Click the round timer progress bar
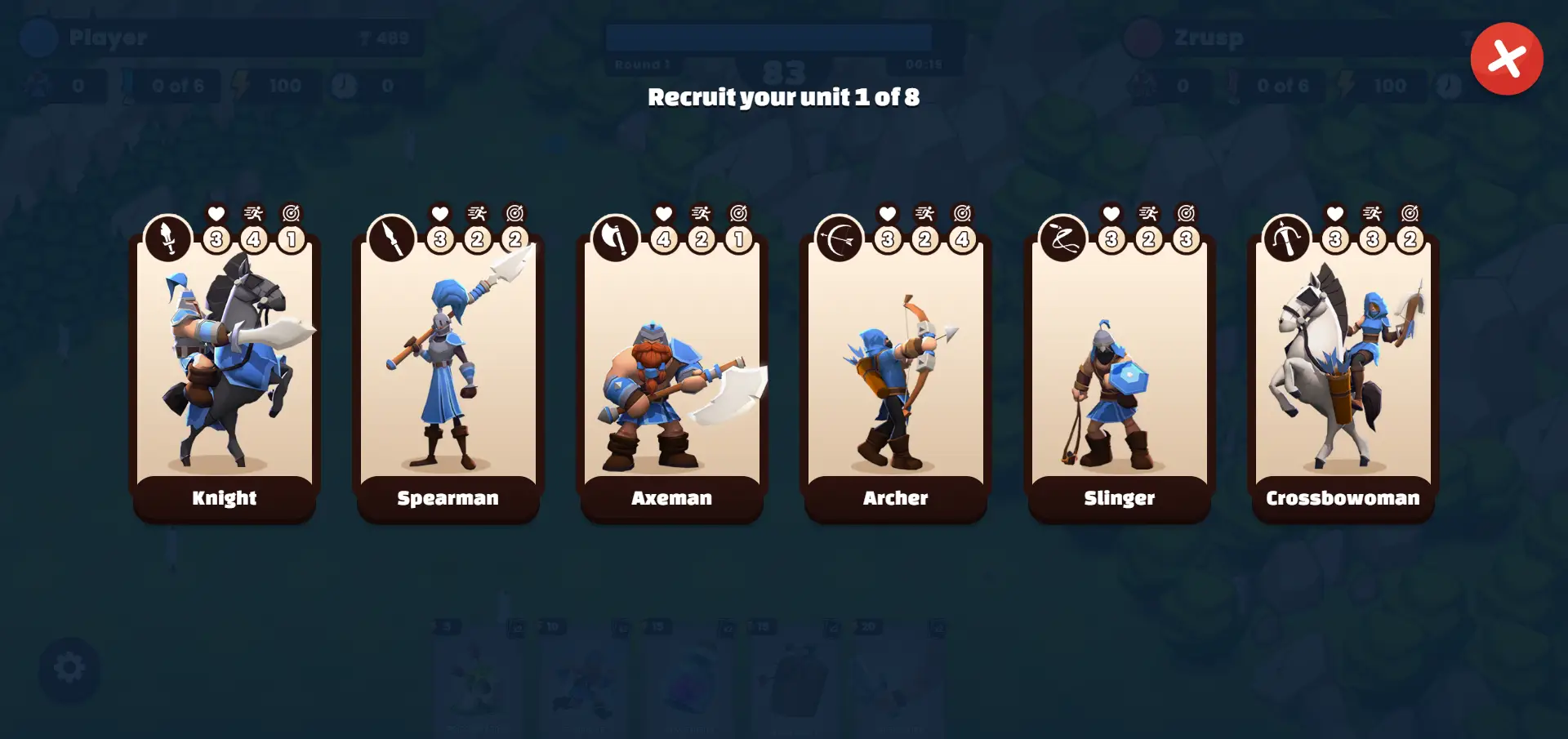 pyautogui.click(x=768, y=38)
